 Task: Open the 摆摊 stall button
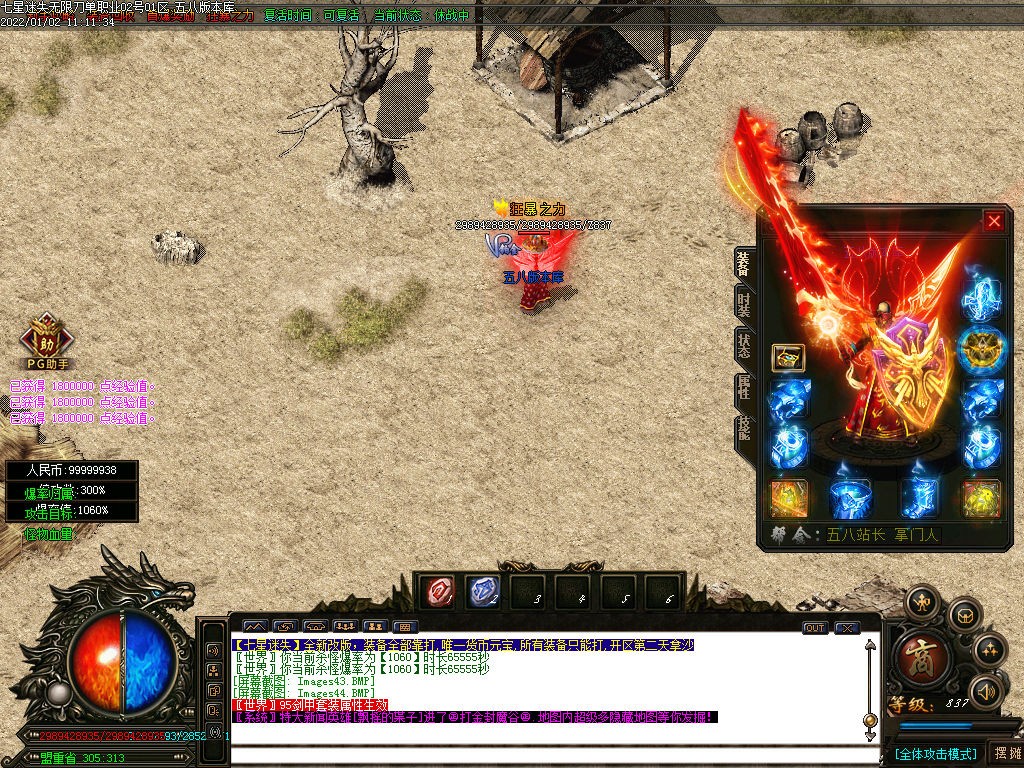click(x=1004, y=753)
